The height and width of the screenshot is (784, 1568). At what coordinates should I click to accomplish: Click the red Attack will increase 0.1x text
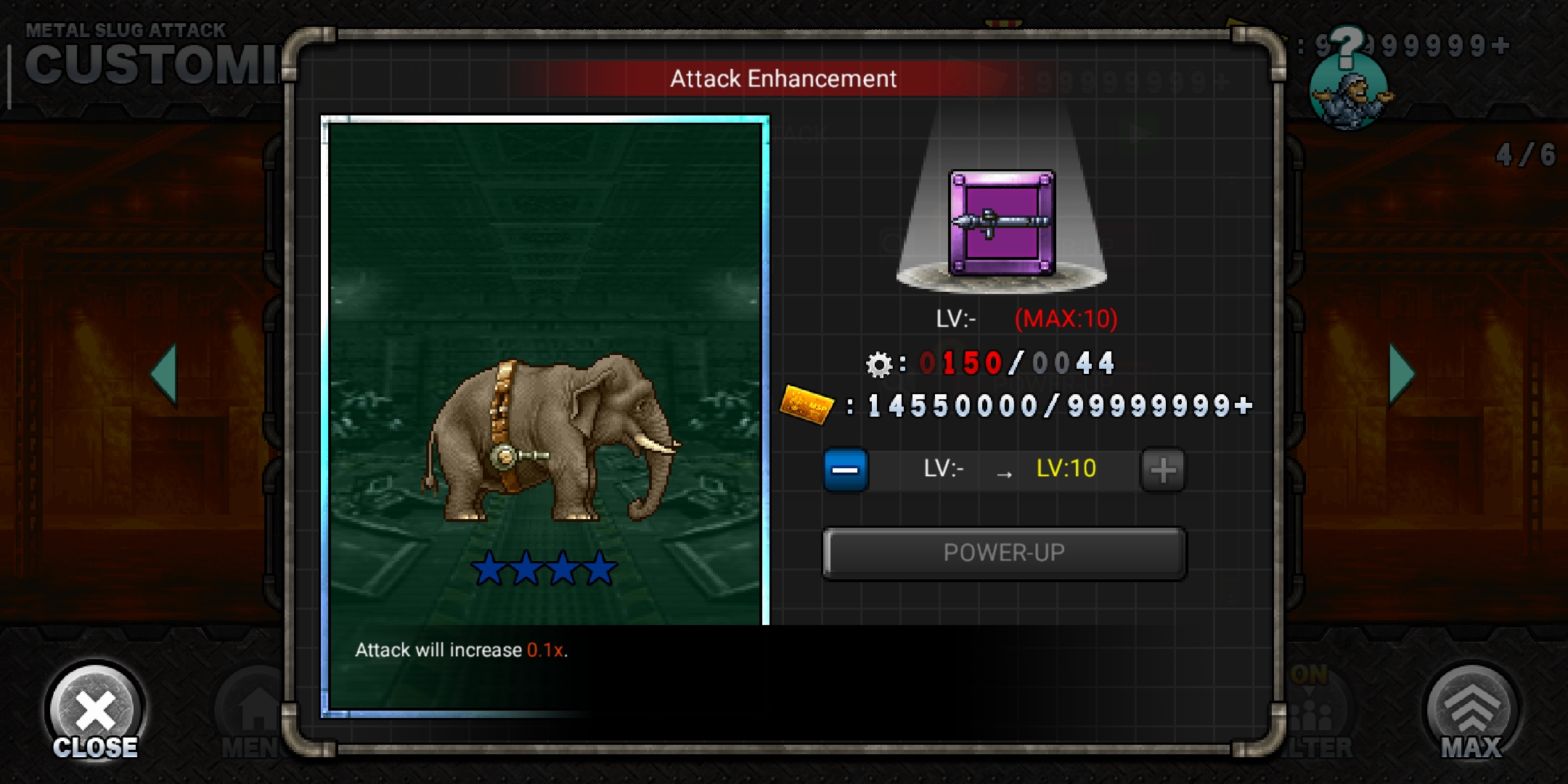[547, 650]
